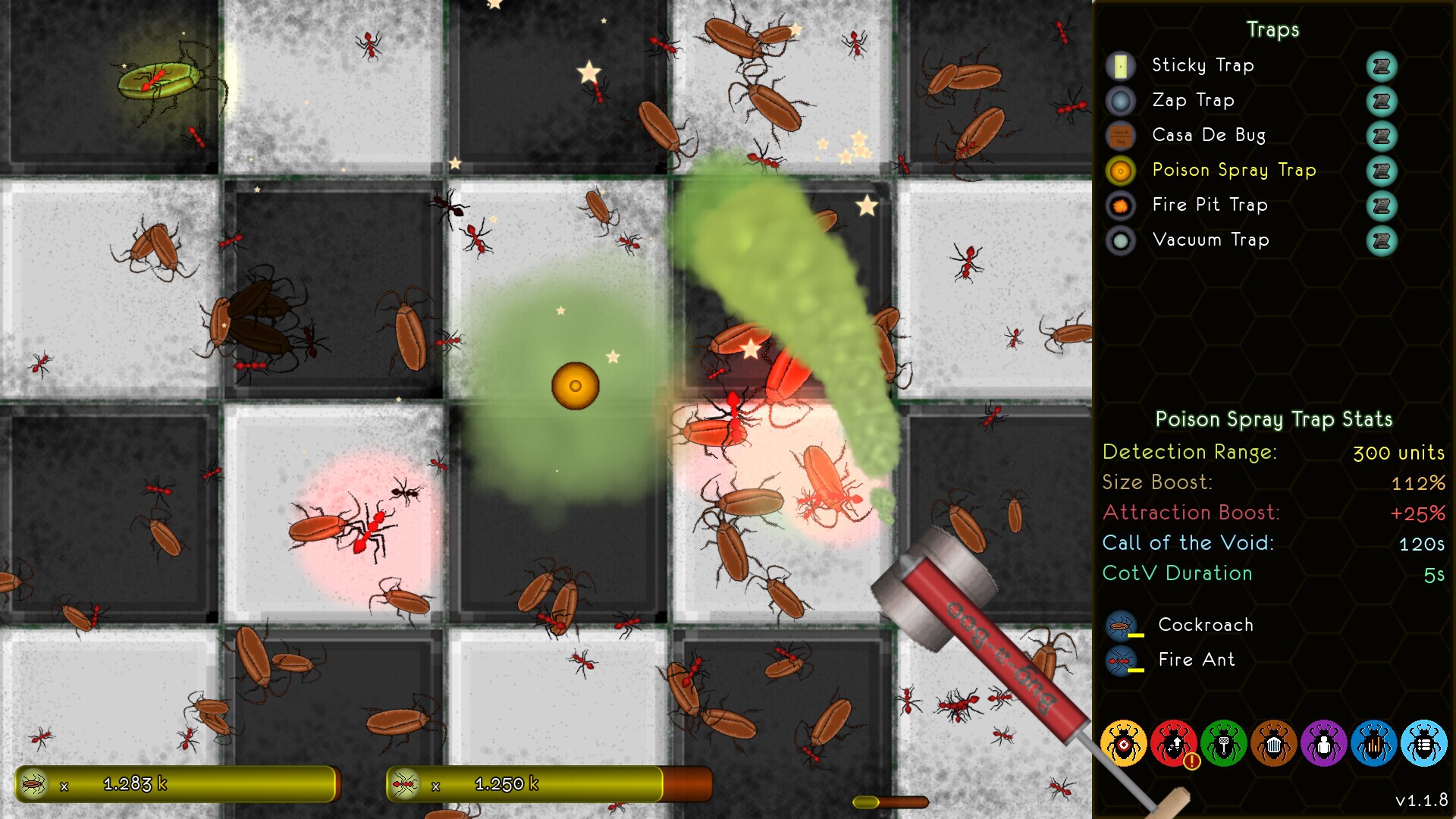The width and height of the screenshot is (1456, 819).
Task: Select the Poison Spray Trap entry
Action: (1233, 171)
